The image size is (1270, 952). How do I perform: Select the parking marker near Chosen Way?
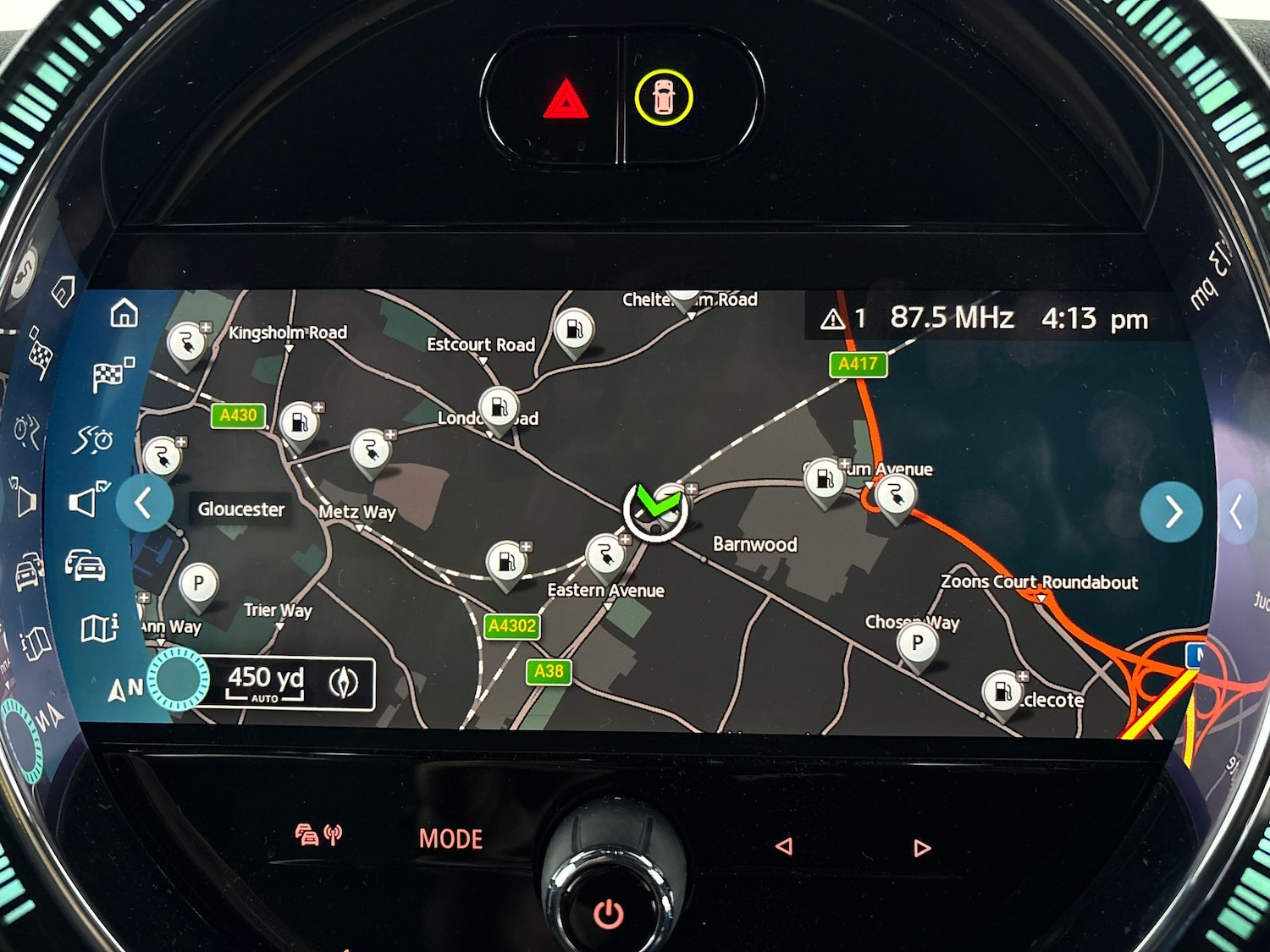(x=917, y=645)
